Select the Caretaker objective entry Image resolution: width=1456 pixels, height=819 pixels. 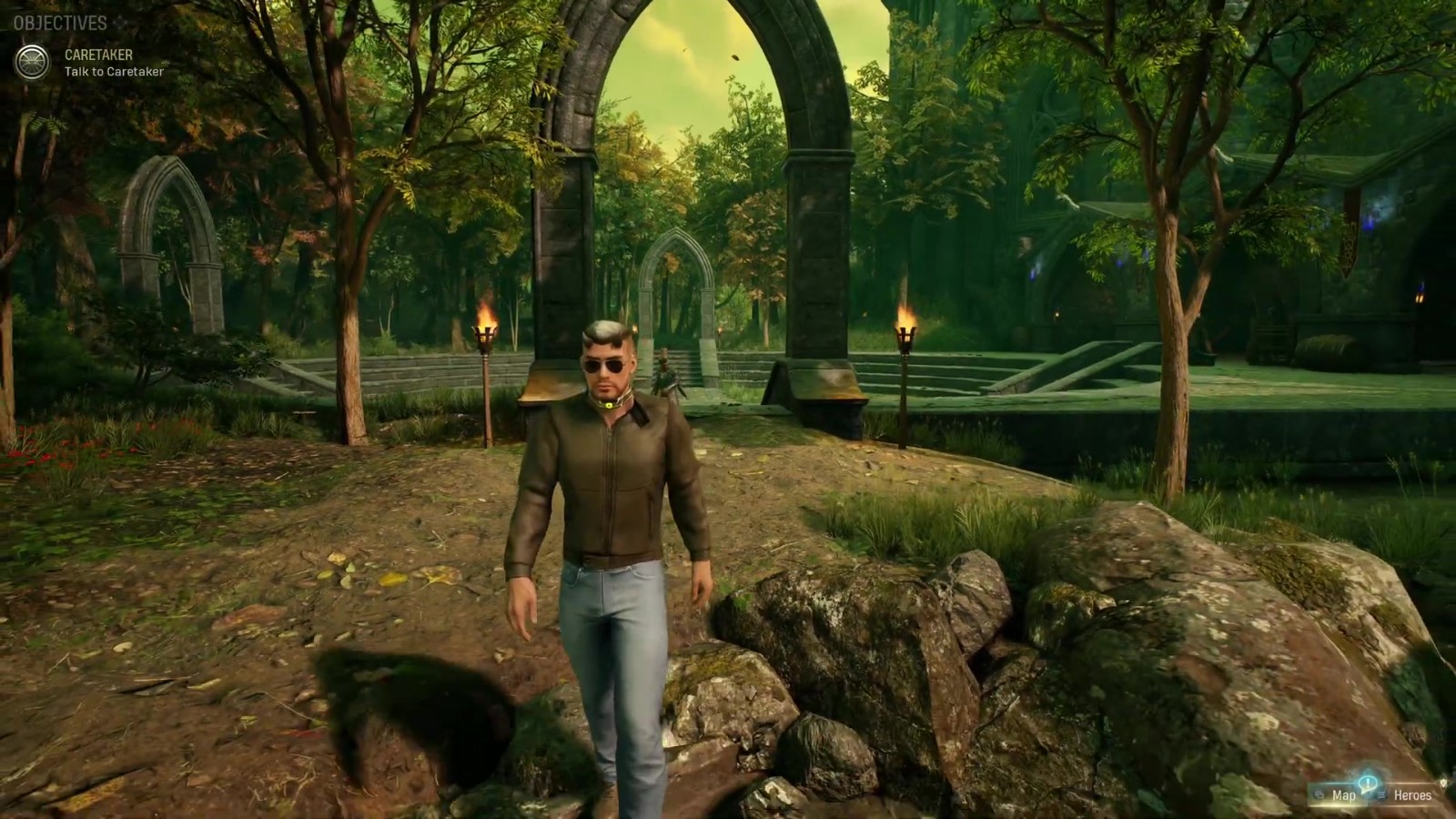click(114, 63)
